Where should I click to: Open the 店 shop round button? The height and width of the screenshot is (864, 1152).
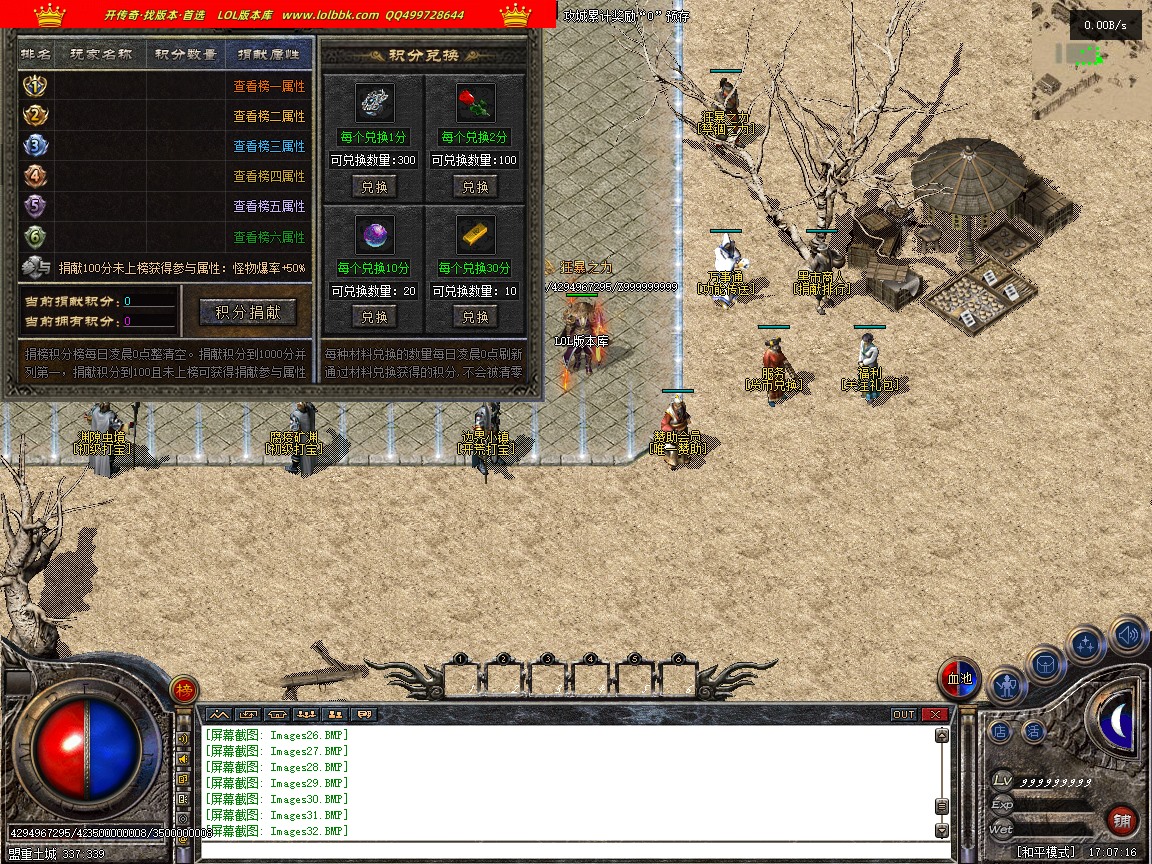(1000, 732)
